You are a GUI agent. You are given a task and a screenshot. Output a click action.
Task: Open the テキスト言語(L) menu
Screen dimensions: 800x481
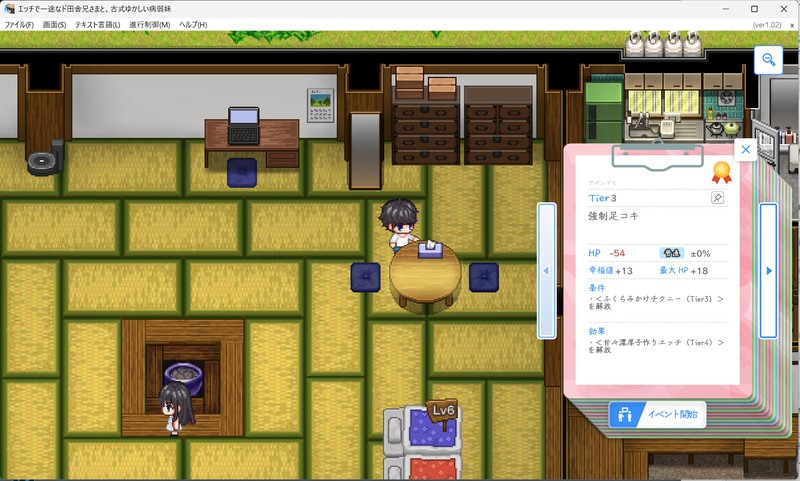point(98,24)
